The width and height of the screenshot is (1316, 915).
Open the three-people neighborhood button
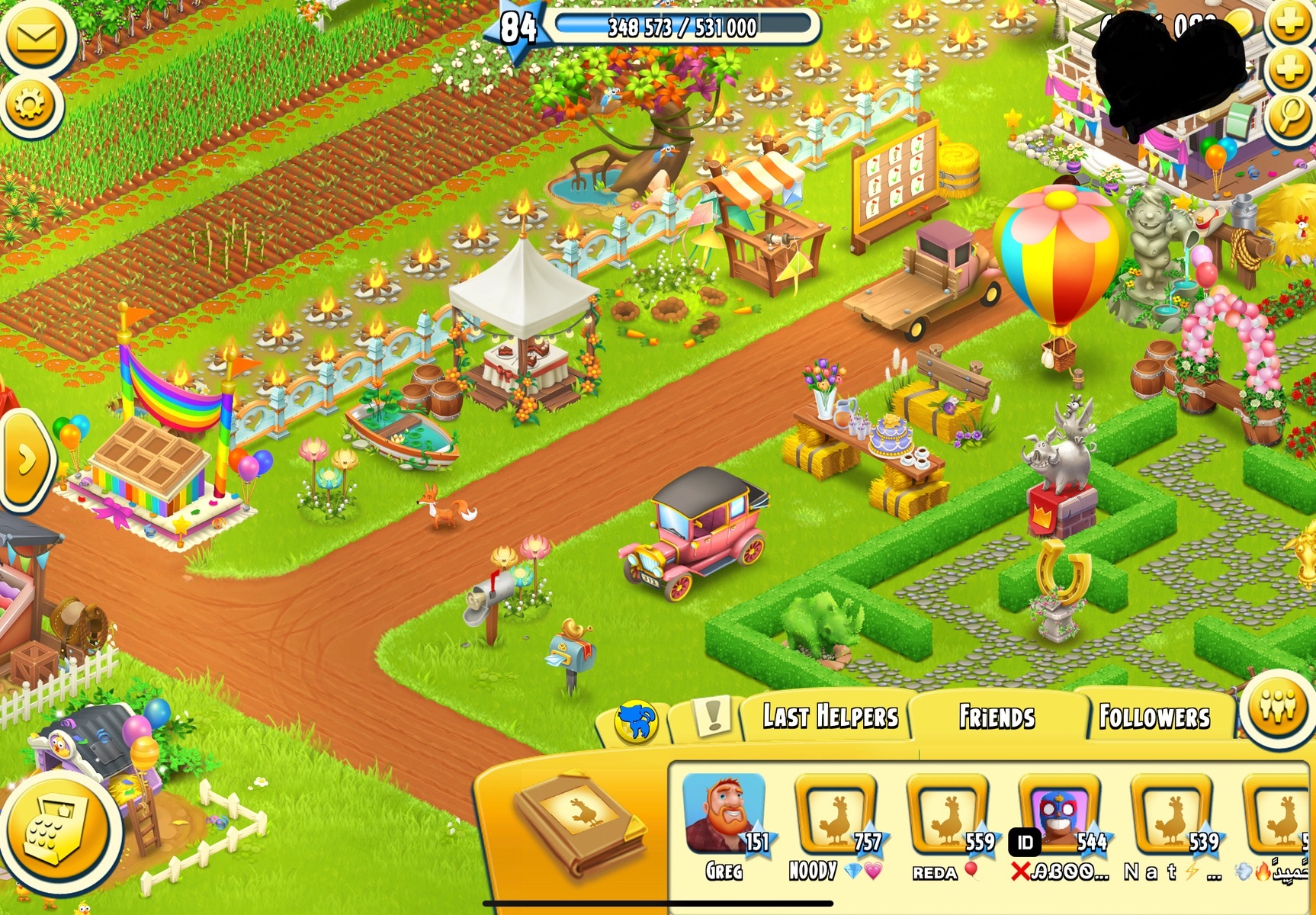(1277, 707)
